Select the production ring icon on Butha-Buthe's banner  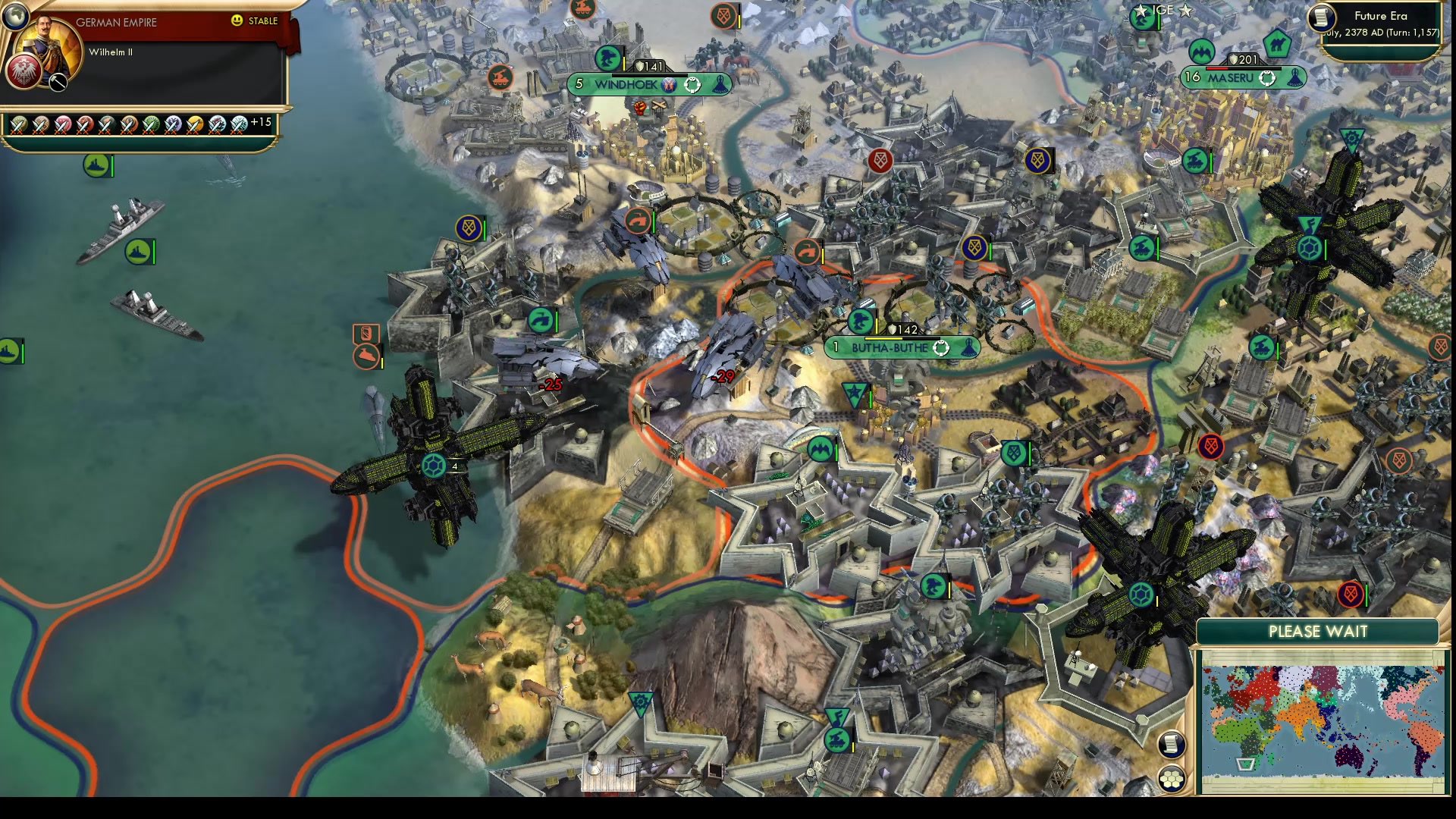[x=940, y=347]
